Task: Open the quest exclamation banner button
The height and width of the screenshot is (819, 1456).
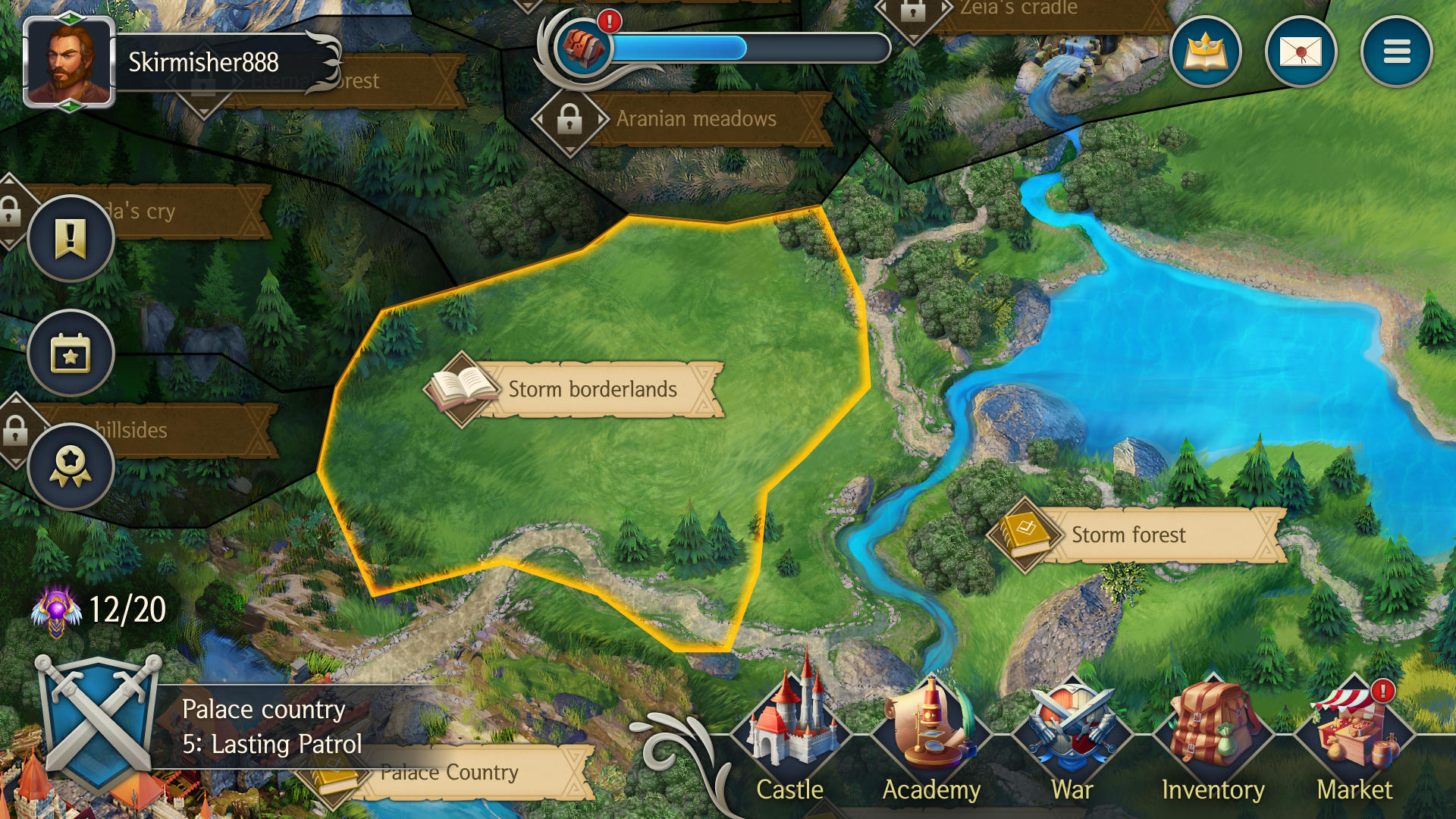Action: [71, 238]
